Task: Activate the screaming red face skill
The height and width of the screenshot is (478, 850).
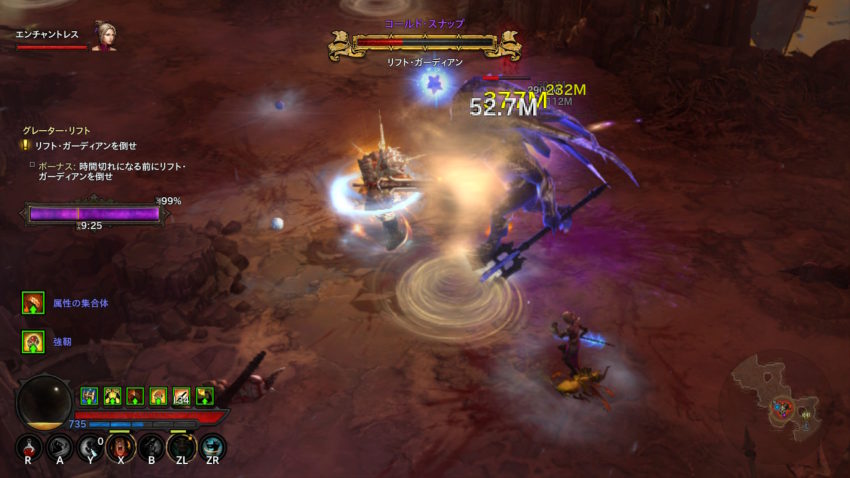Action: pos(121,448)
